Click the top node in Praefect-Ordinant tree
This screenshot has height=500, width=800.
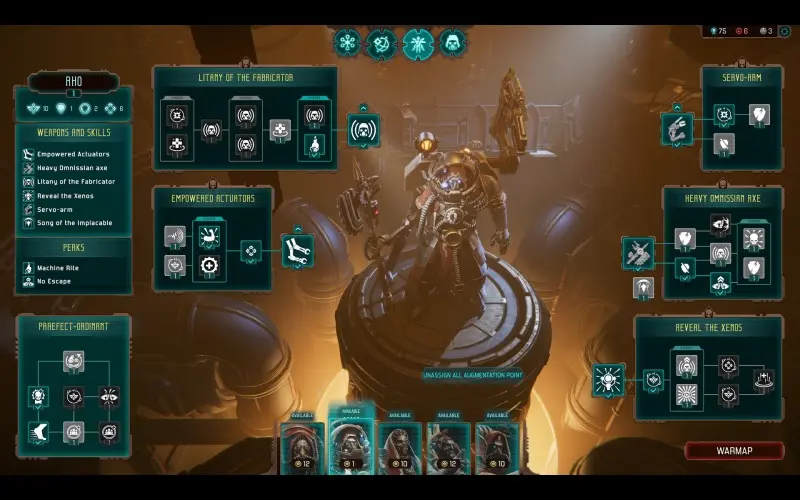pos(73,360)
